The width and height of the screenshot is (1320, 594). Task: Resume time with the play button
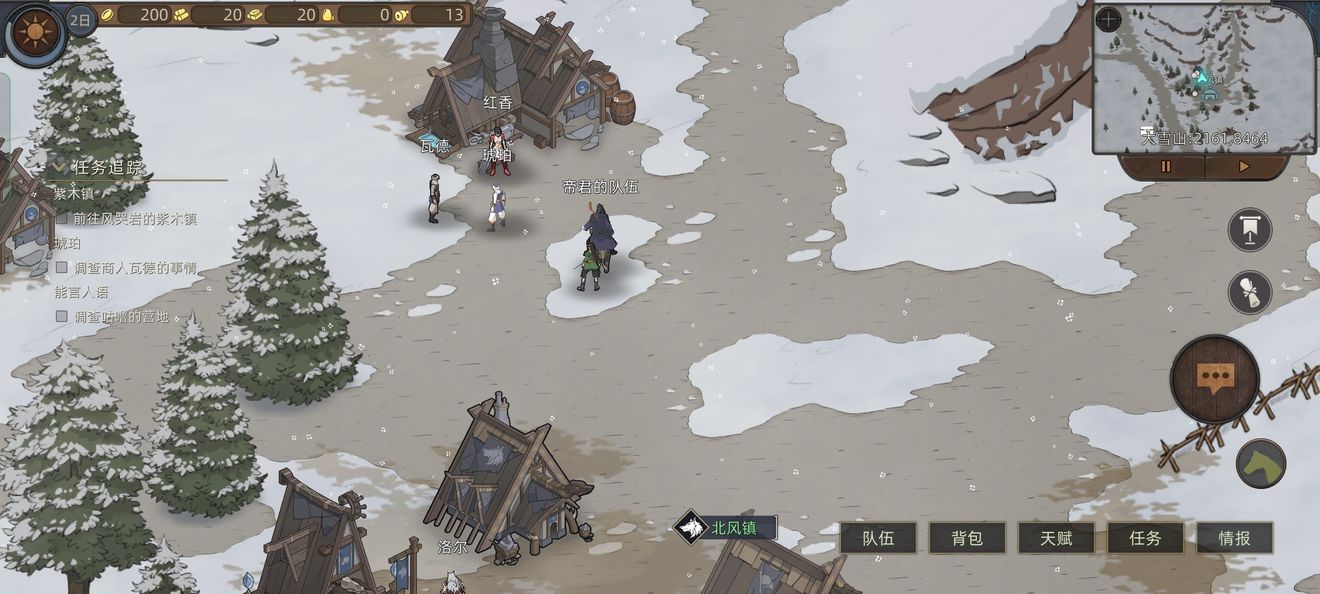click(1244, 167)
